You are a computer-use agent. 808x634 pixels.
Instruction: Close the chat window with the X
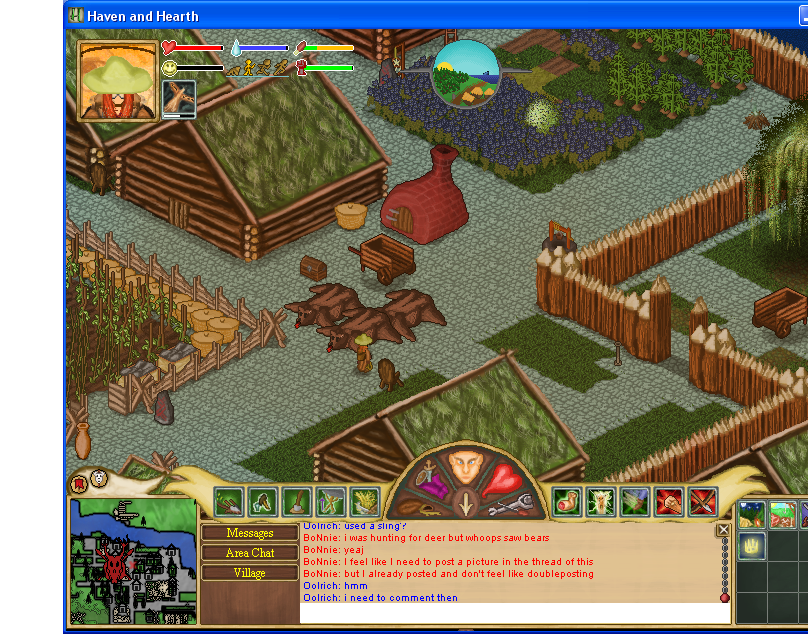(723, 531)
